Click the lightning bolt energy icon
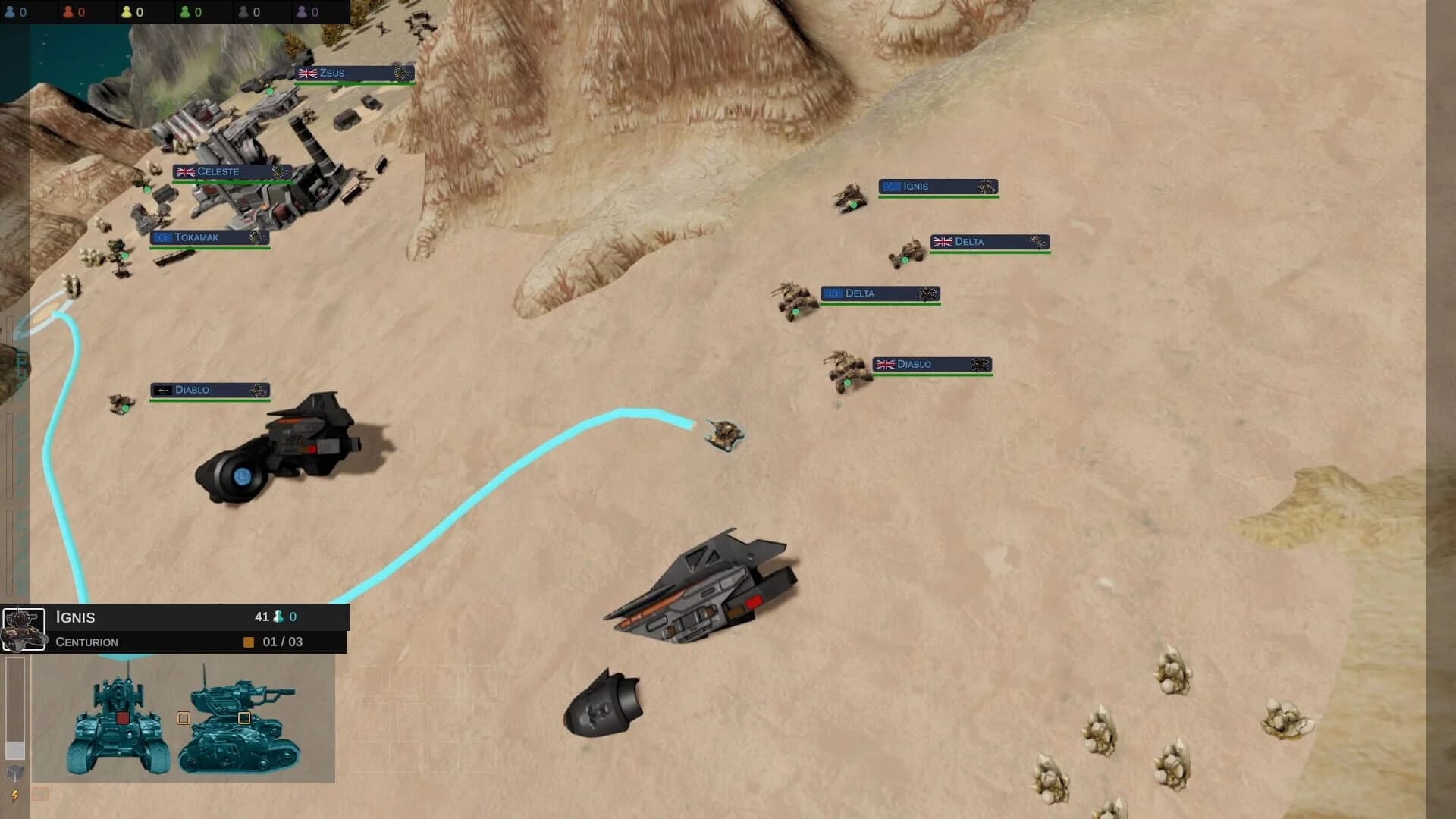 pyautogui.click(x=14, y=796)
